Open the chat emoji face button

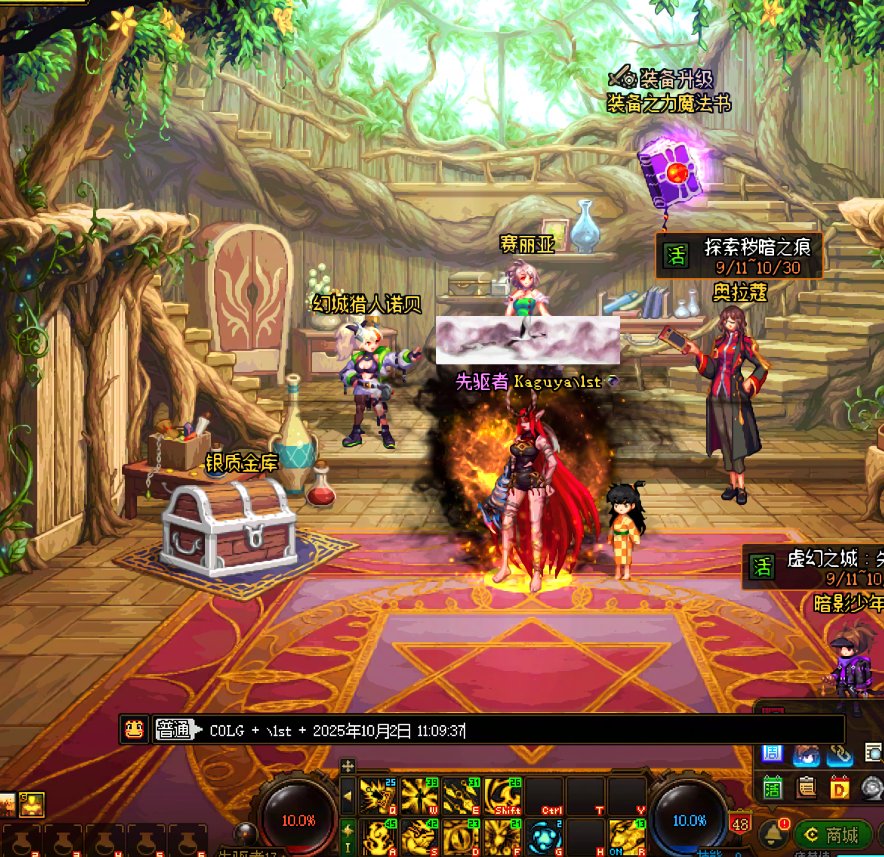(x=134, y=729)
